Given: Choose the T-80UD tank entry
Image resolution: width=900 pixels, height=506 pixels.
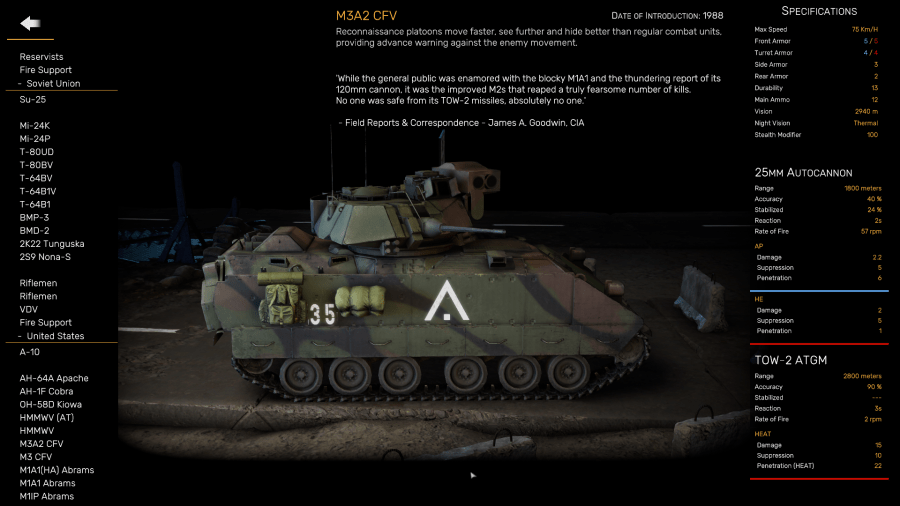Looking at the screenshot, I should 38,152.
